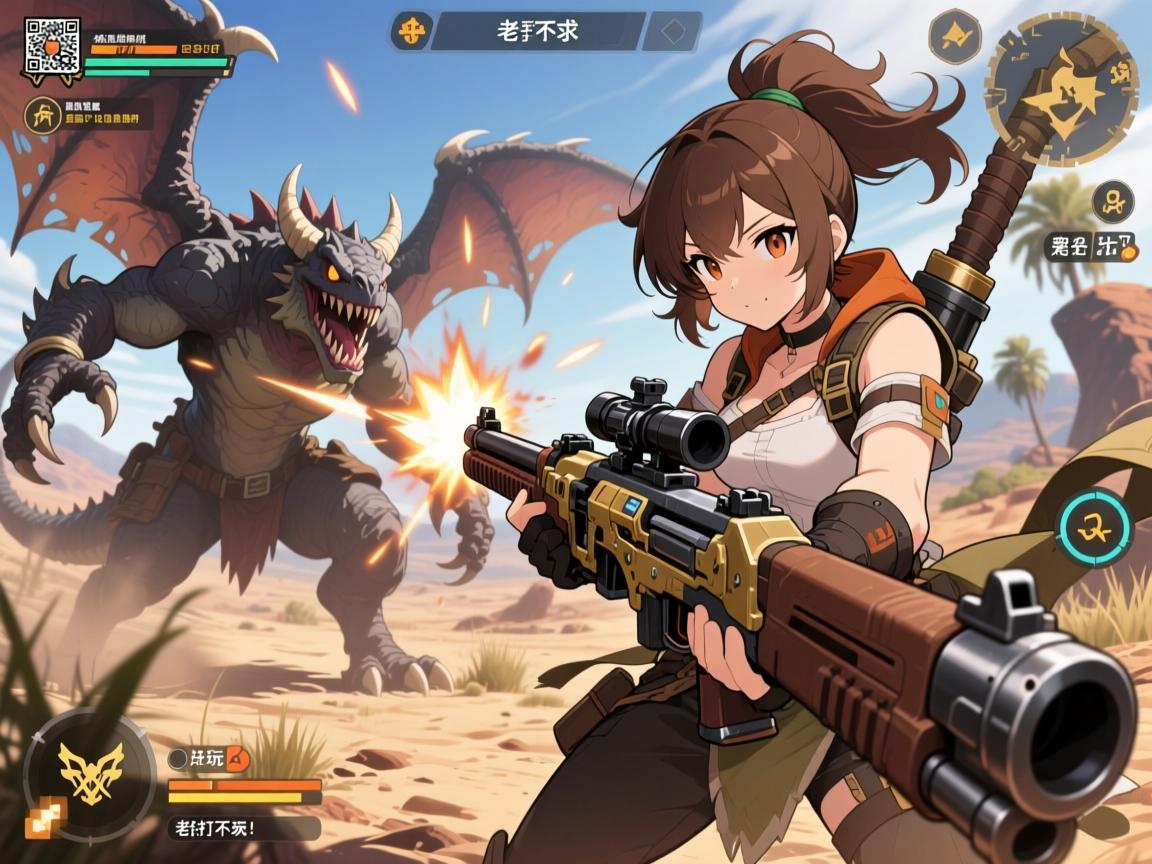
Task: Toggle the pill button with orange badge
Action: point(208,758)
